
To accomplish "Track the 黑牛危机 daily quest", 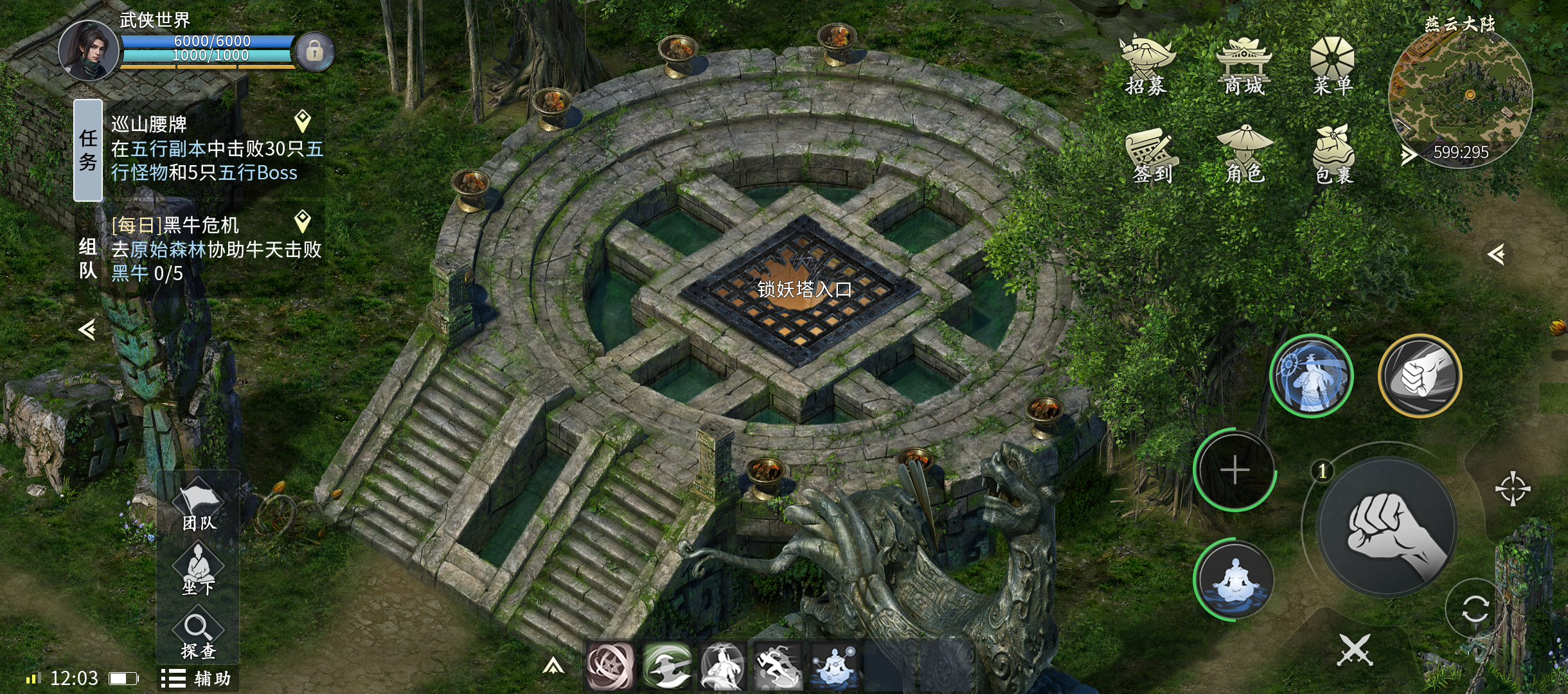I will [302, 222].
